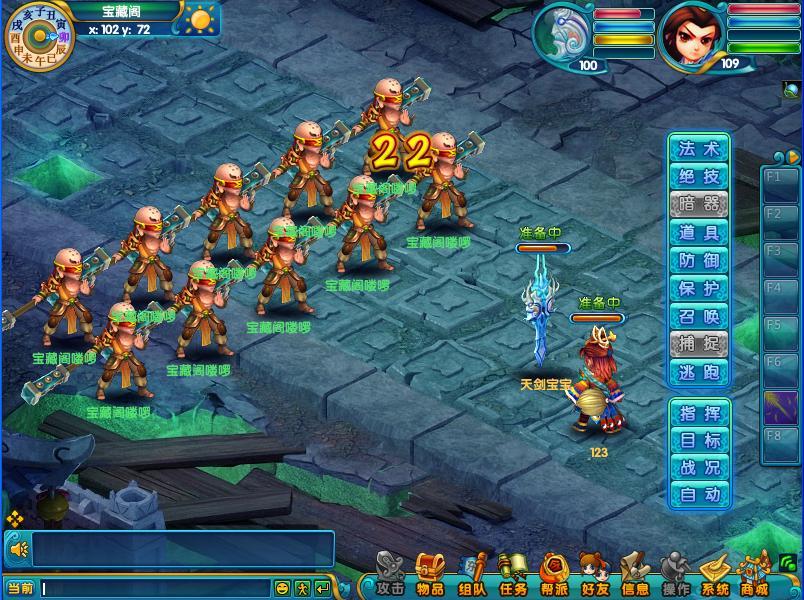Select the 保护 protect command
The width and height of the screenshot is (804, 600).
699,289
